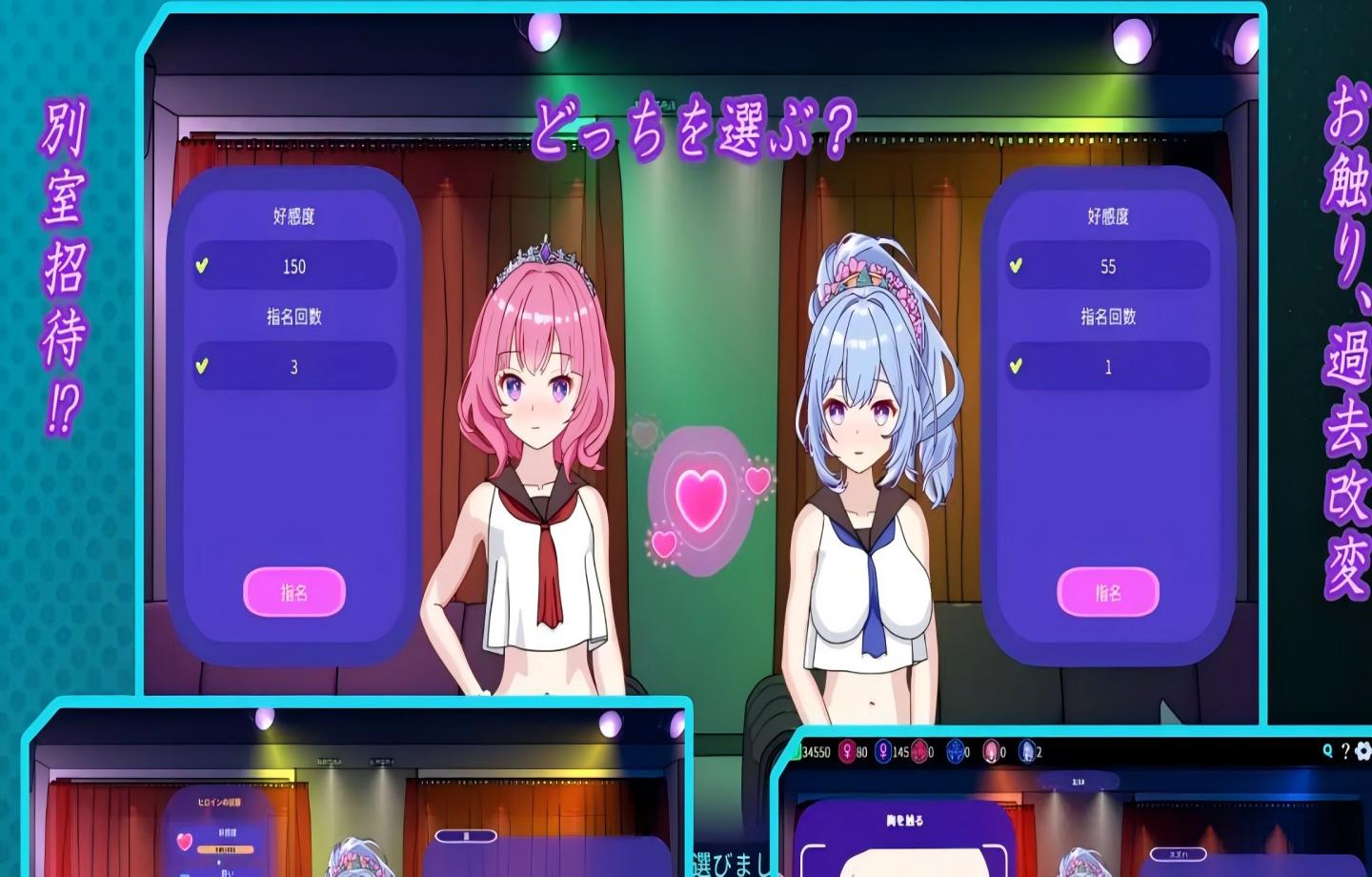Click the glowing heart between the two girls
This screenshot has height=877, width=1372.
click(x=702, y=500)
